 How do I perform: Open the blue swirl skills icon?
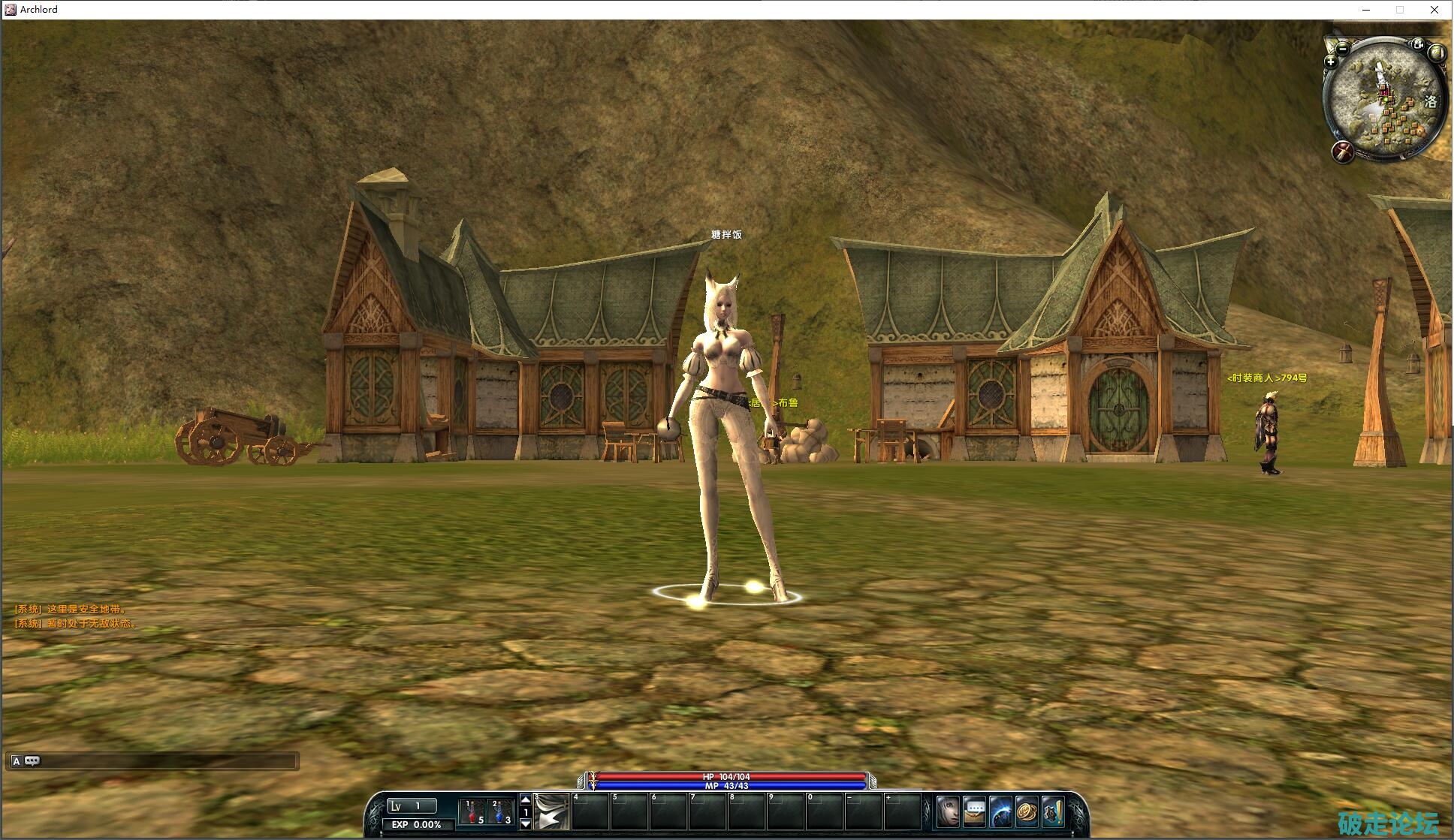pos(1000,811)
